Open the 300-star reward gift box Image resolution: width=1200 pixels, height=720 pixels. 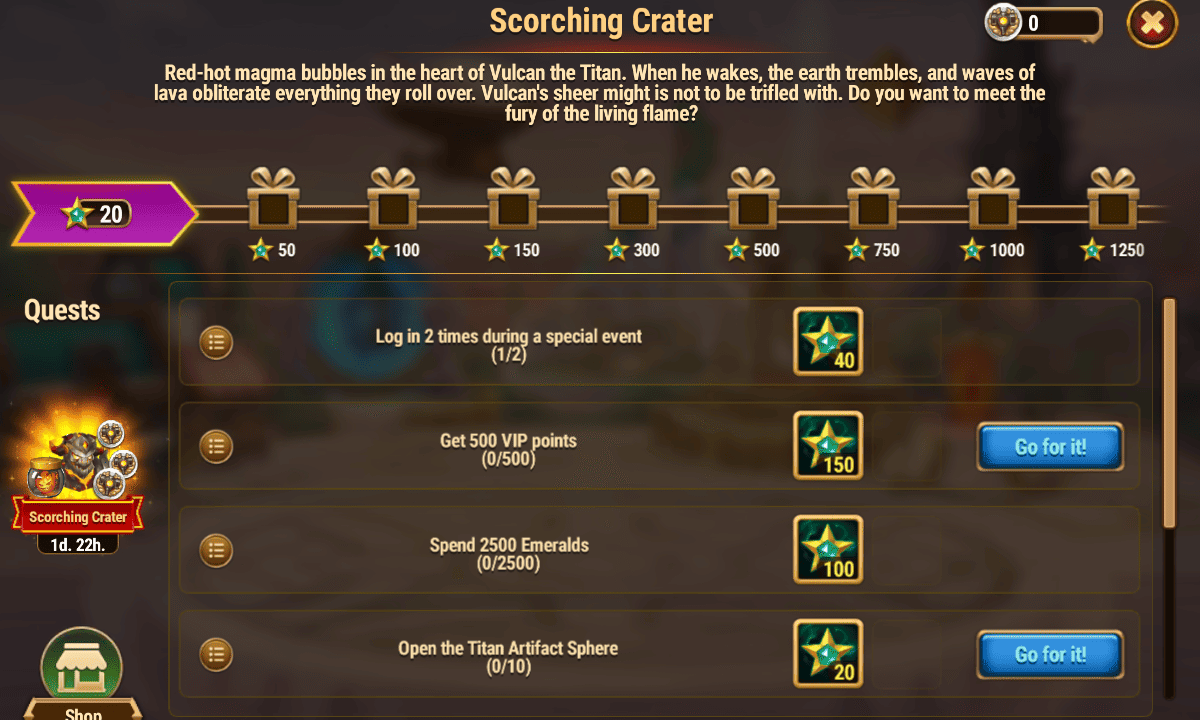(633, 202)
